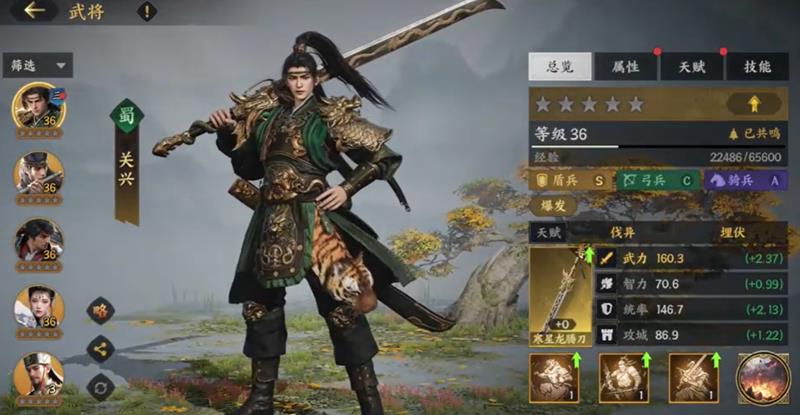
Task: Switch to the 总览 overview tab
Action: tap(560, 67)
